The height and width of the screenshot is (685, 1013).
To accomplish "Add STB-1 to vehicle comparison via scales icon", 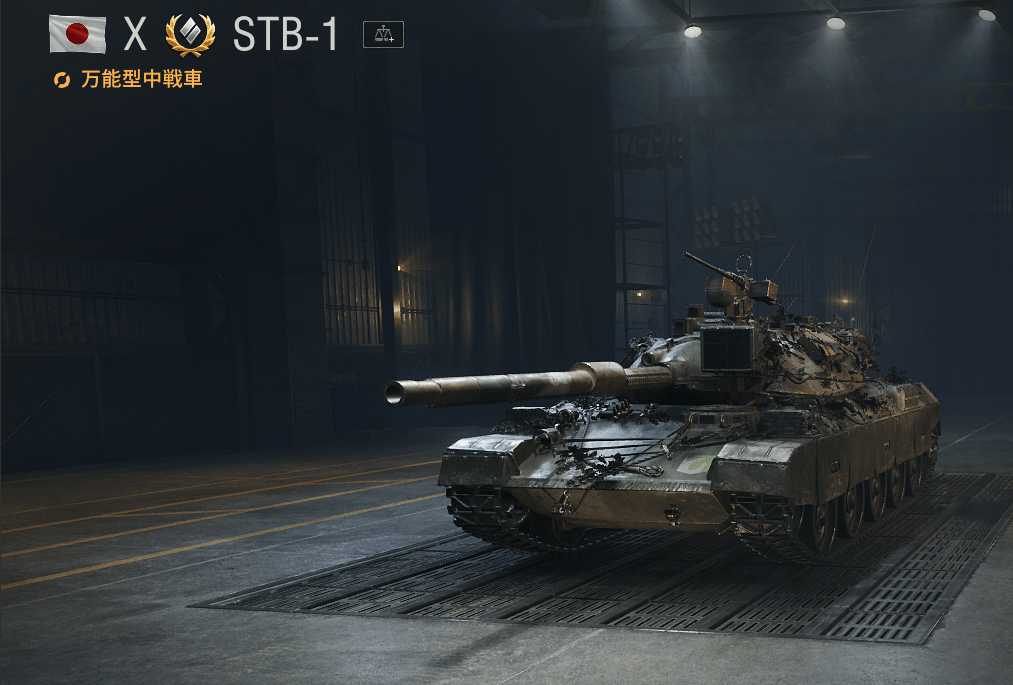I will [x=383, y=35].
